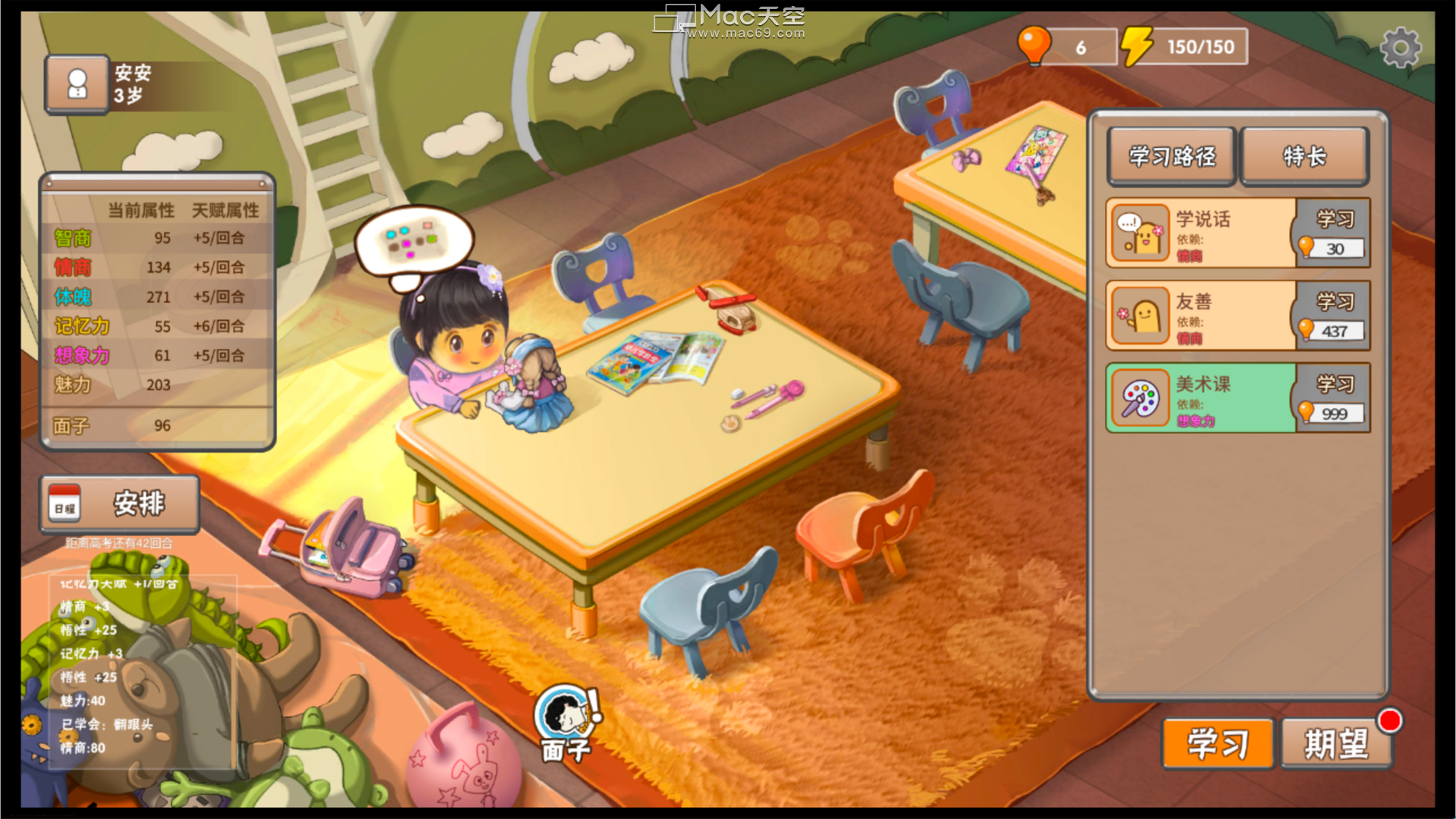Image resolution: width=1456 pixels, height=819 pixels.
Task: Click the 安安 player avatar portrait
Action: click(x=77, y=84)
